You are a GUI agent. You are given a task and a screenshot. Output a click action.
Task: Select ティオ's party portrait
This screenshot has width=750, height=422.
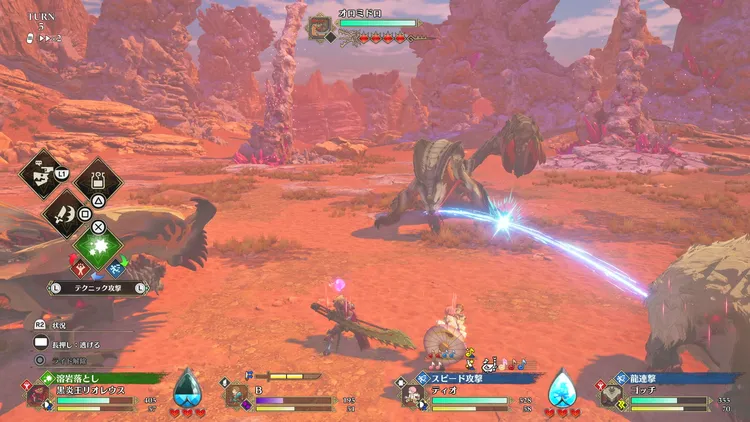point(410,395)
